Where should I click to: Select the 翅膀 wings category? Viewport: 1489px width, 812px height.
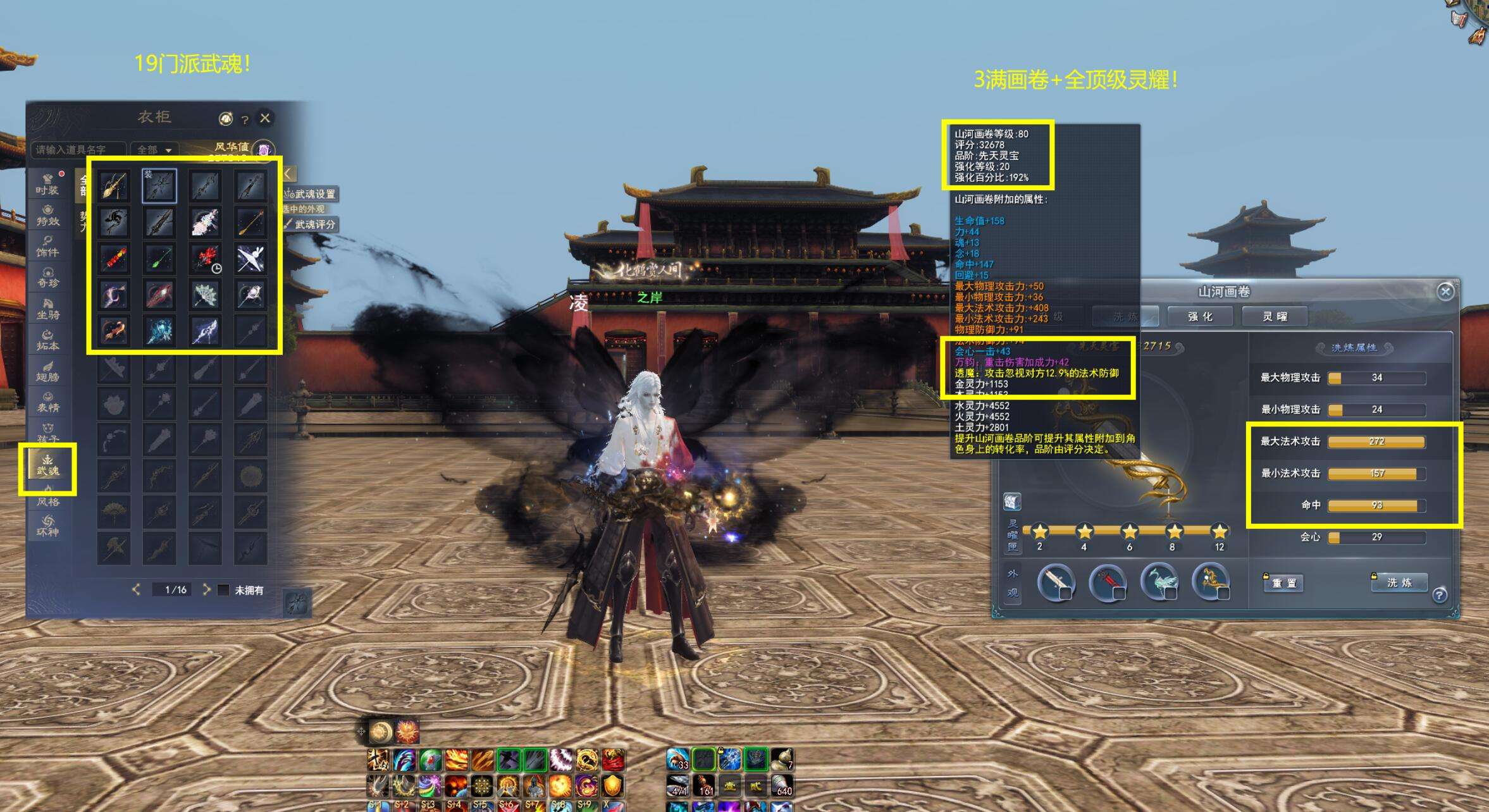(x=47, y=371)
